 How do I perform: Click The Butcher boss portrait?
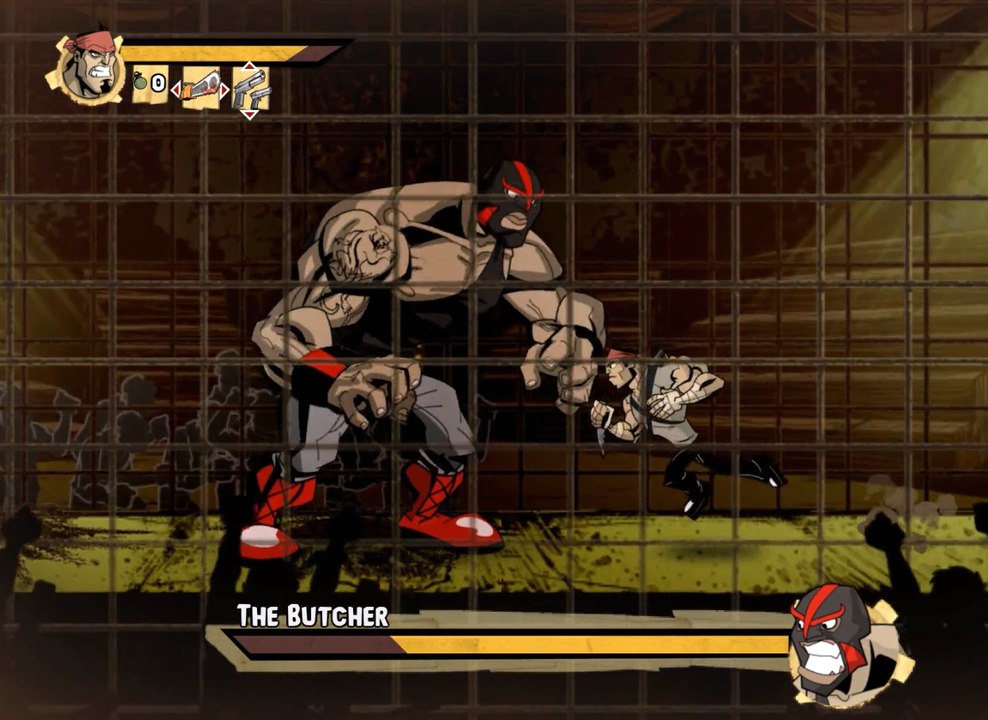pos(838,638)
